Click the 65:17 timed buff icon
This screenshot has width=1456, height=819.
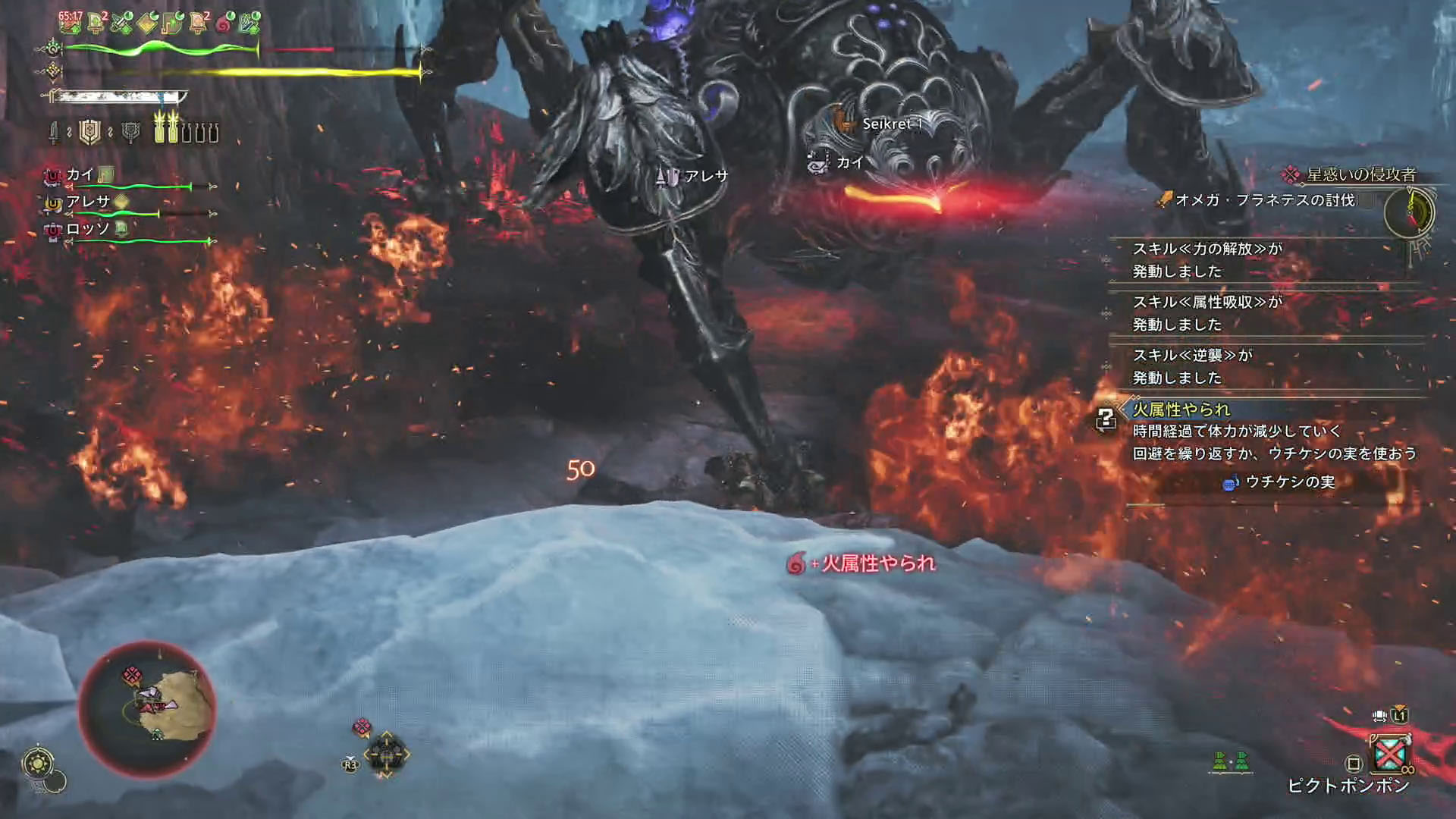(71, 23)
